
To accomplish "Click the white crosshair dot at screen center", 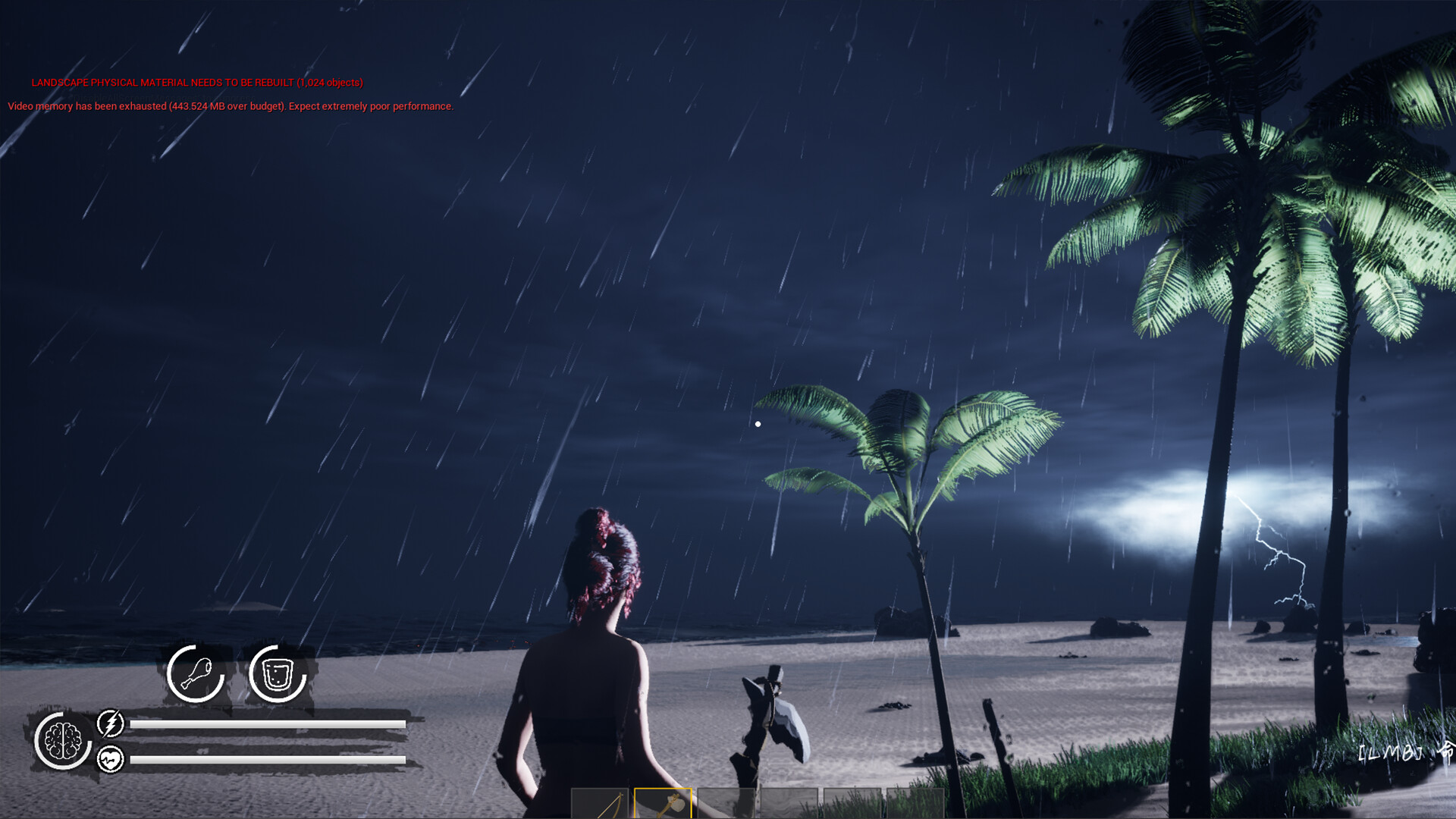I will coord(758,422).
